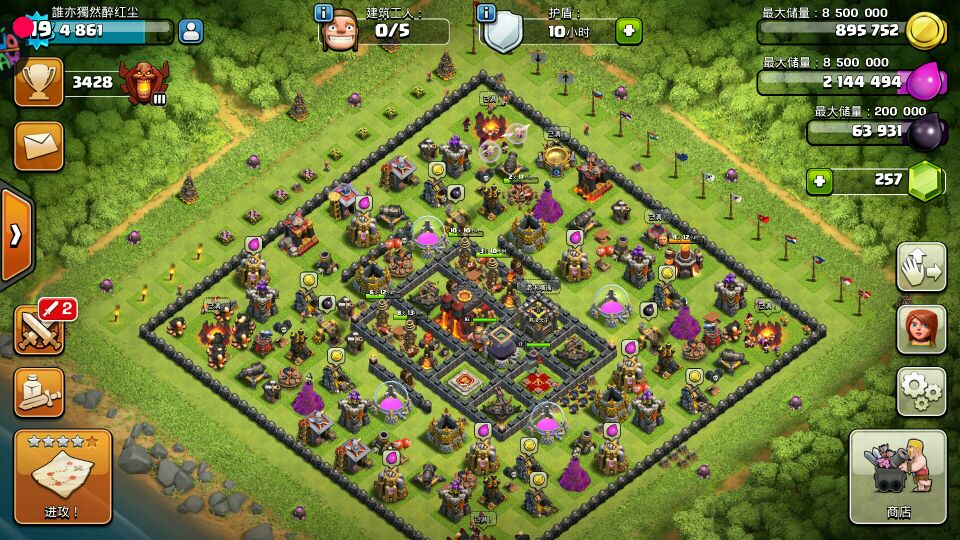The height and width of the screenshot is (540, 960).
Task: Expand the orange side arrow tab
Action: [x=16, y=235]
